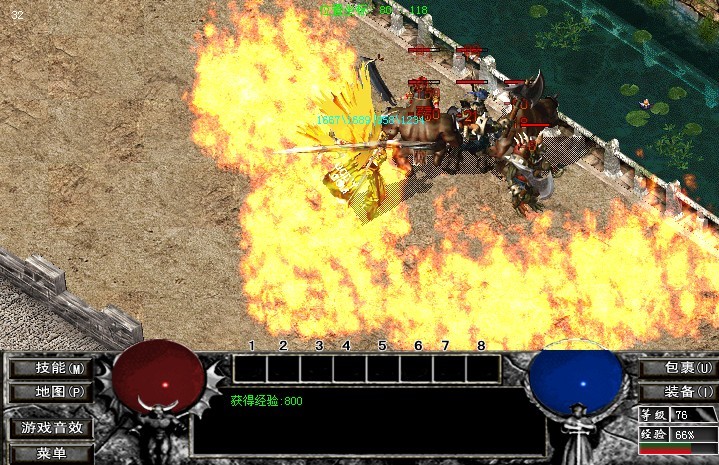Open the 包裹 (U) inventory bag
Screen dimensions: 719x465
677,368
